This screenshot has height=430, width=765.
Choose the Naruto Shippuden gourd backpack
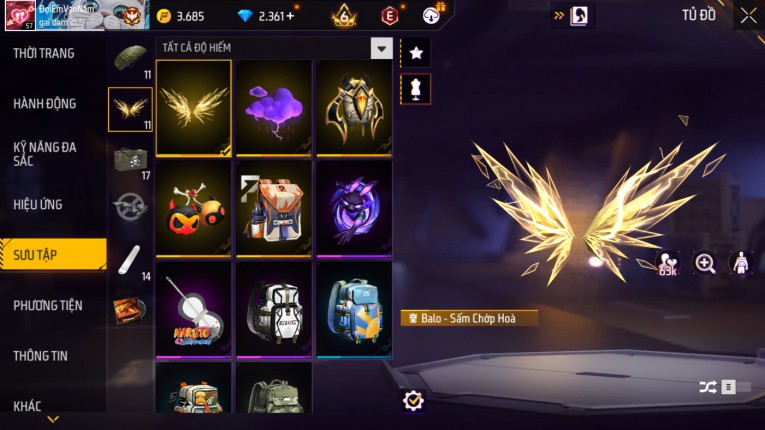click(194, 308)
